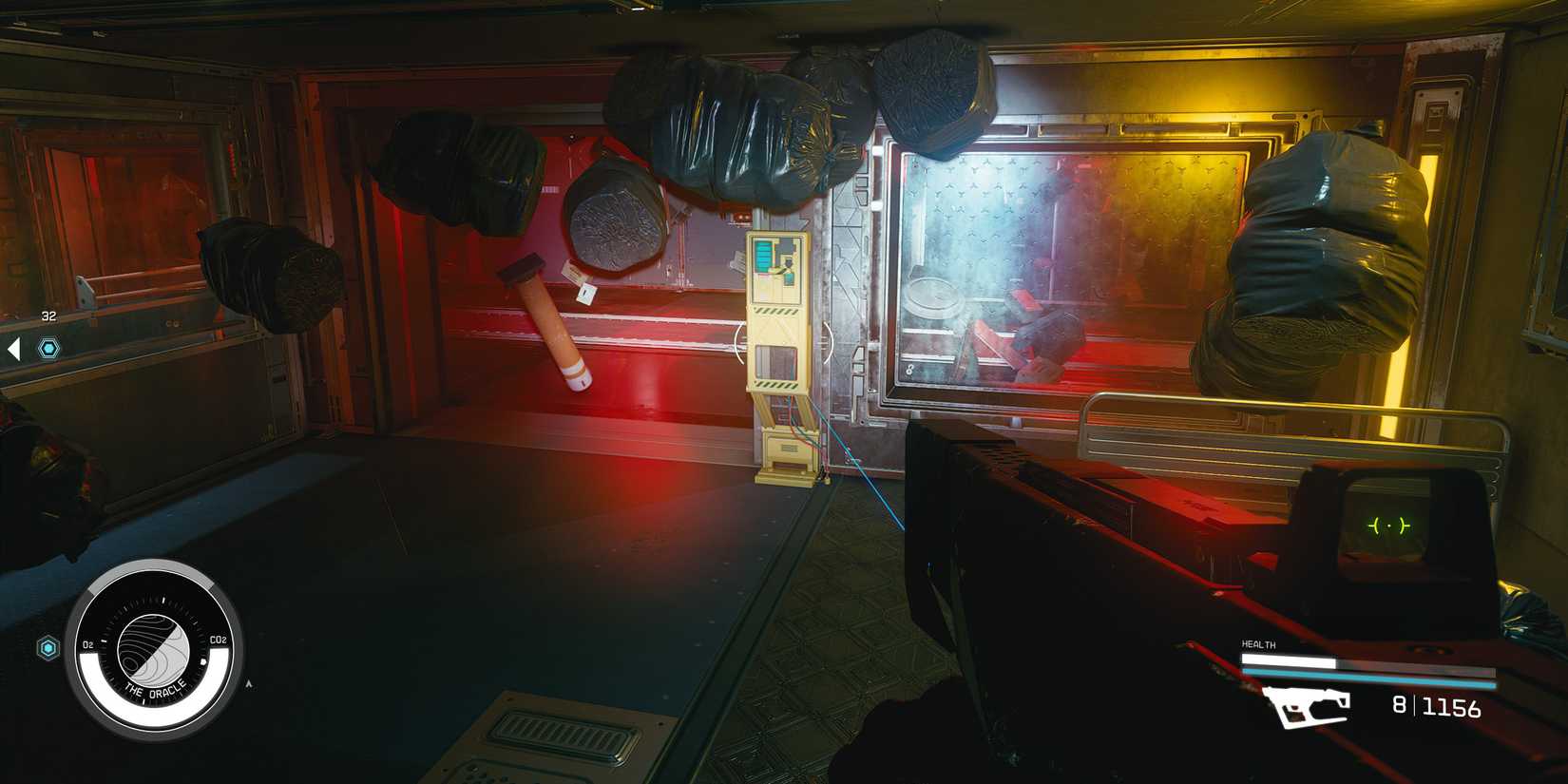The width and height of the screenshot is (1568, 784).
Task: Click the cyan hexagon icon beside The Oracle compass
Action: point(48,647)
